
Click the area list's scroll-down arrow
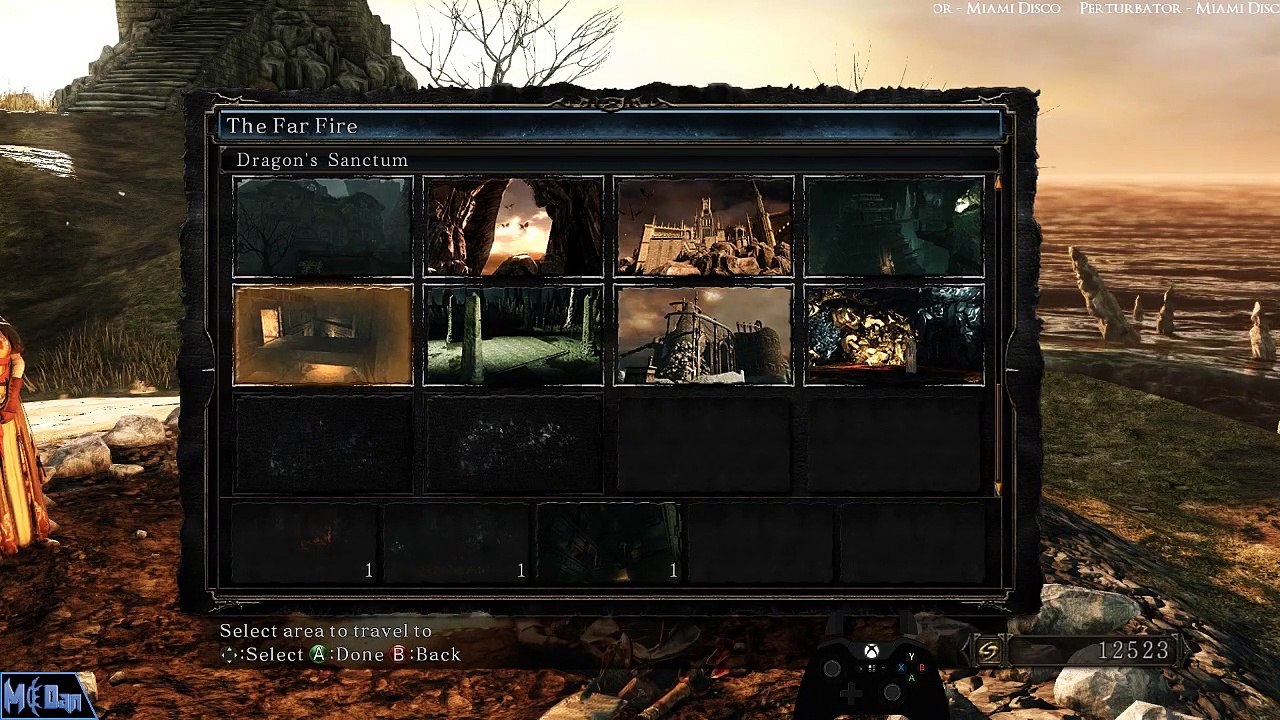click(997, 488)
